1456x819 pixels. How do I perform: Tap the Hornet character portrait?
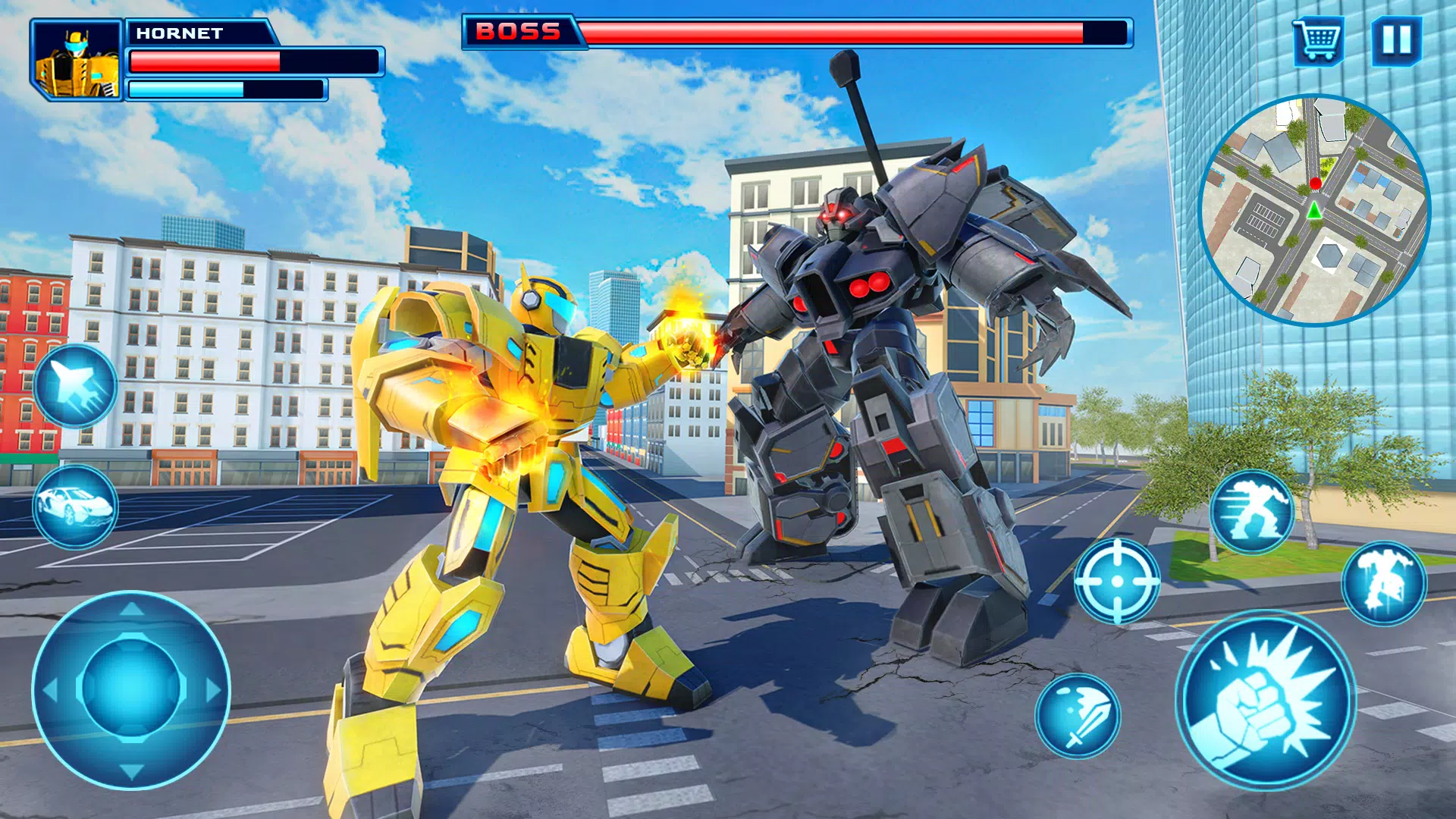pyautogui.click(x=78, y=61)
